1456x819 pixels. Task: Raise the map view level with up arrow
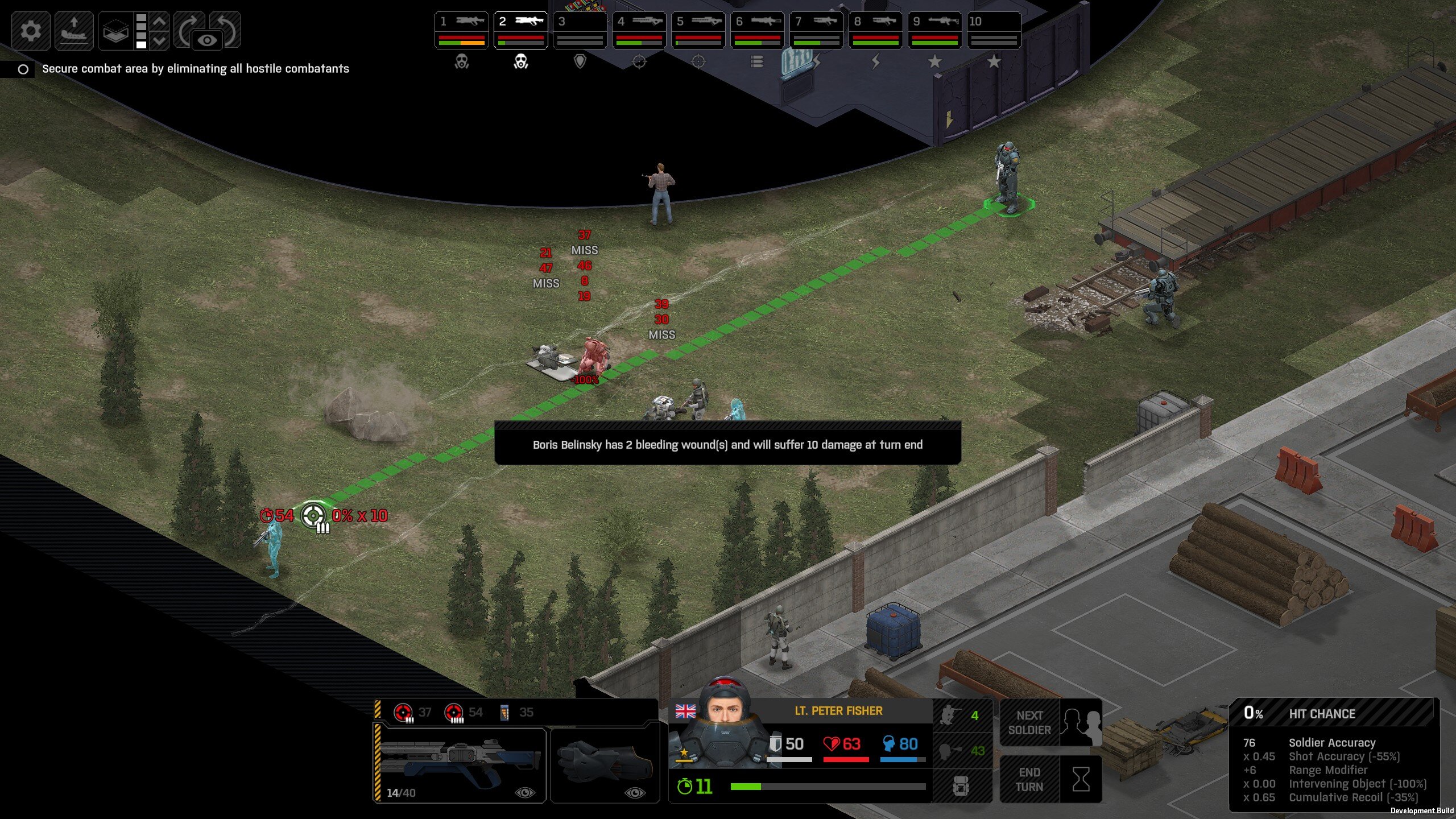click(x=160, y=22)
